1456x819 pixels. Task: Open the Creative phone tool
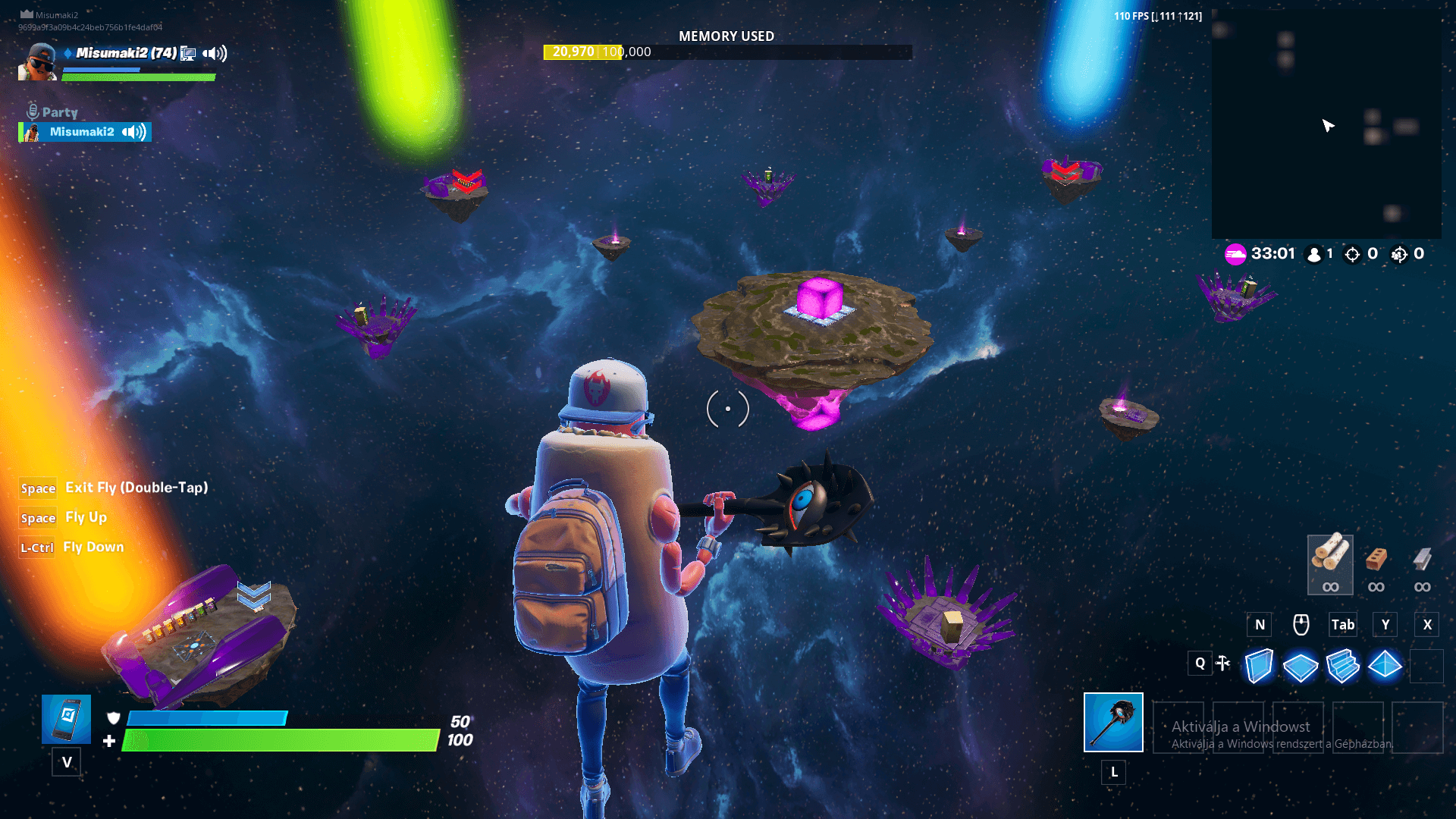tap(67, 719)
